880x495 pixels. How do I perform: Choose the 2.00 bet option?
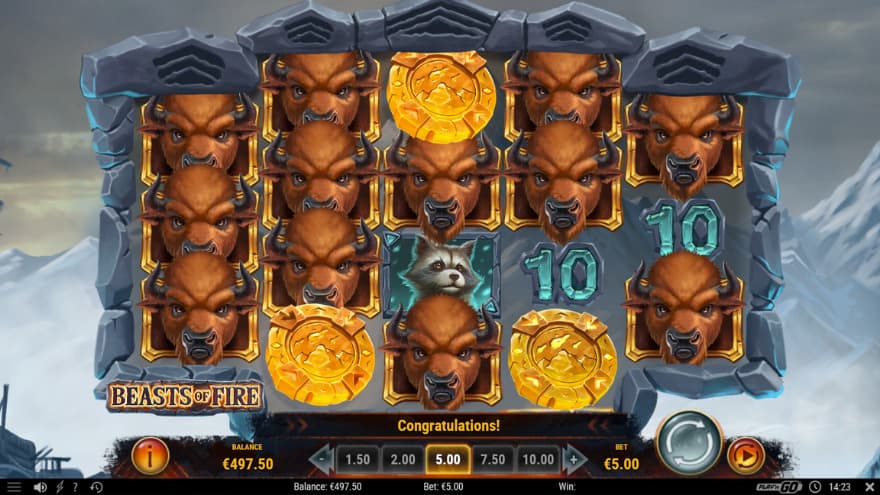402,459
